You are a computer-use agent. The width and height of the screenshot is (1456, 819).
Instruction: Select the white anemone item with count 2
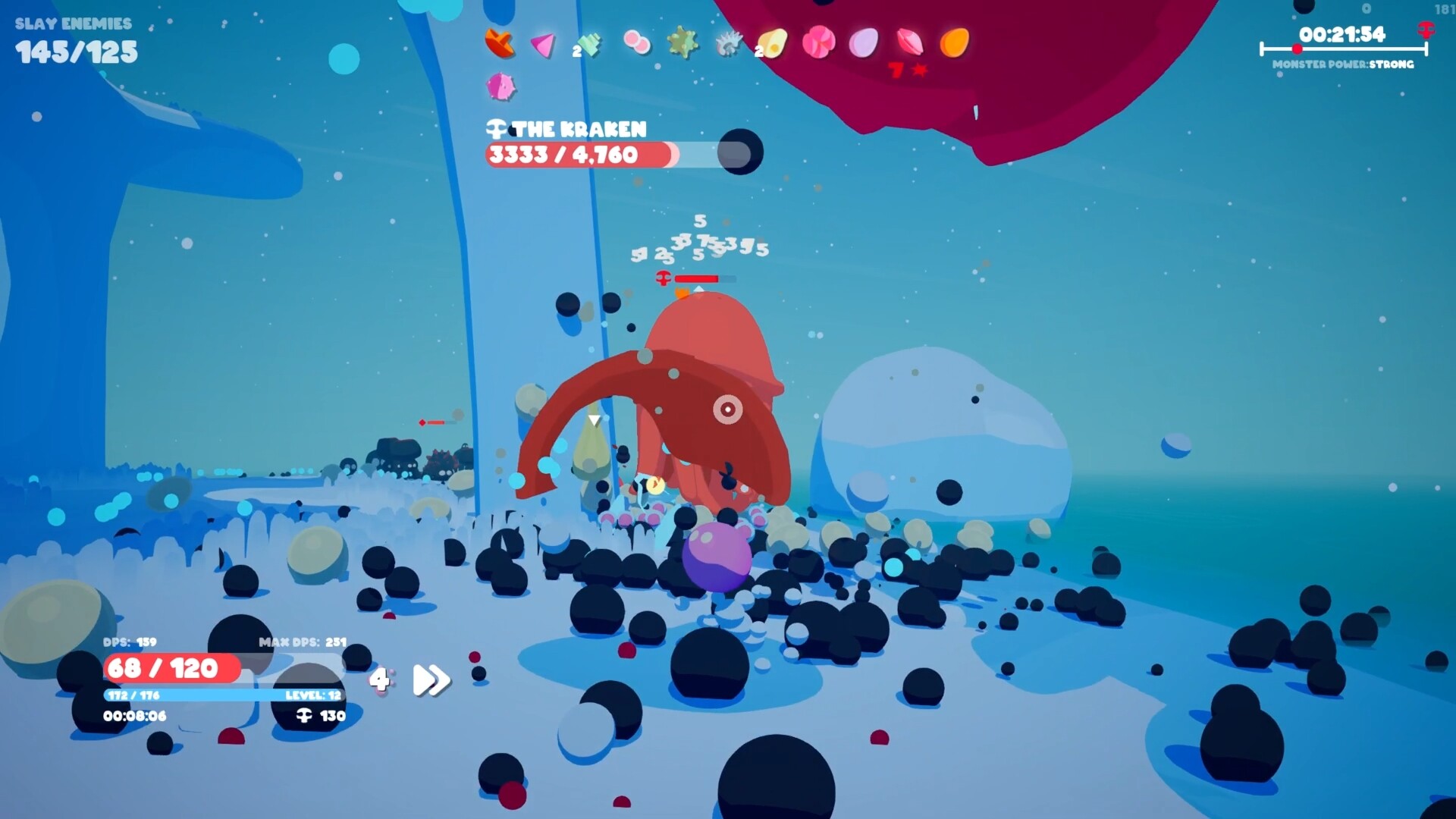click(728, 44)
